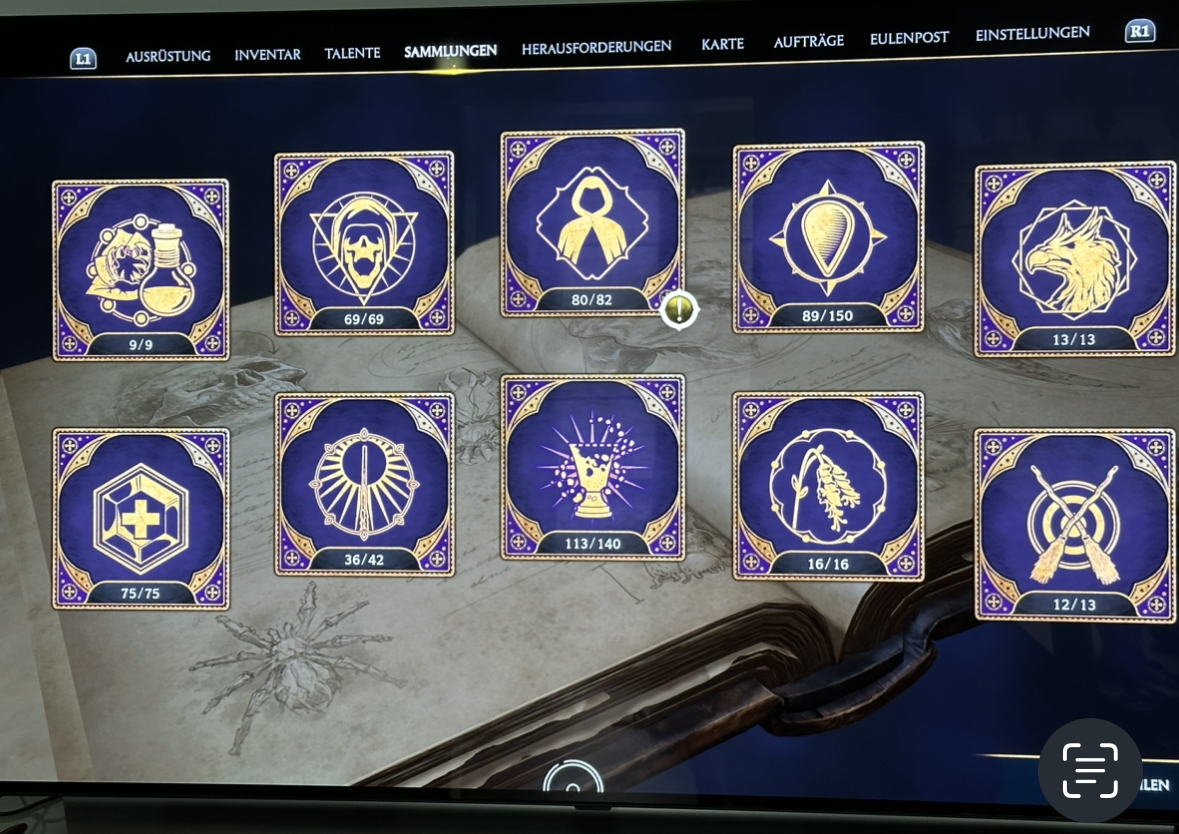
Task: Select the hooded skull collection tile
Action: (x=364, y=243)
